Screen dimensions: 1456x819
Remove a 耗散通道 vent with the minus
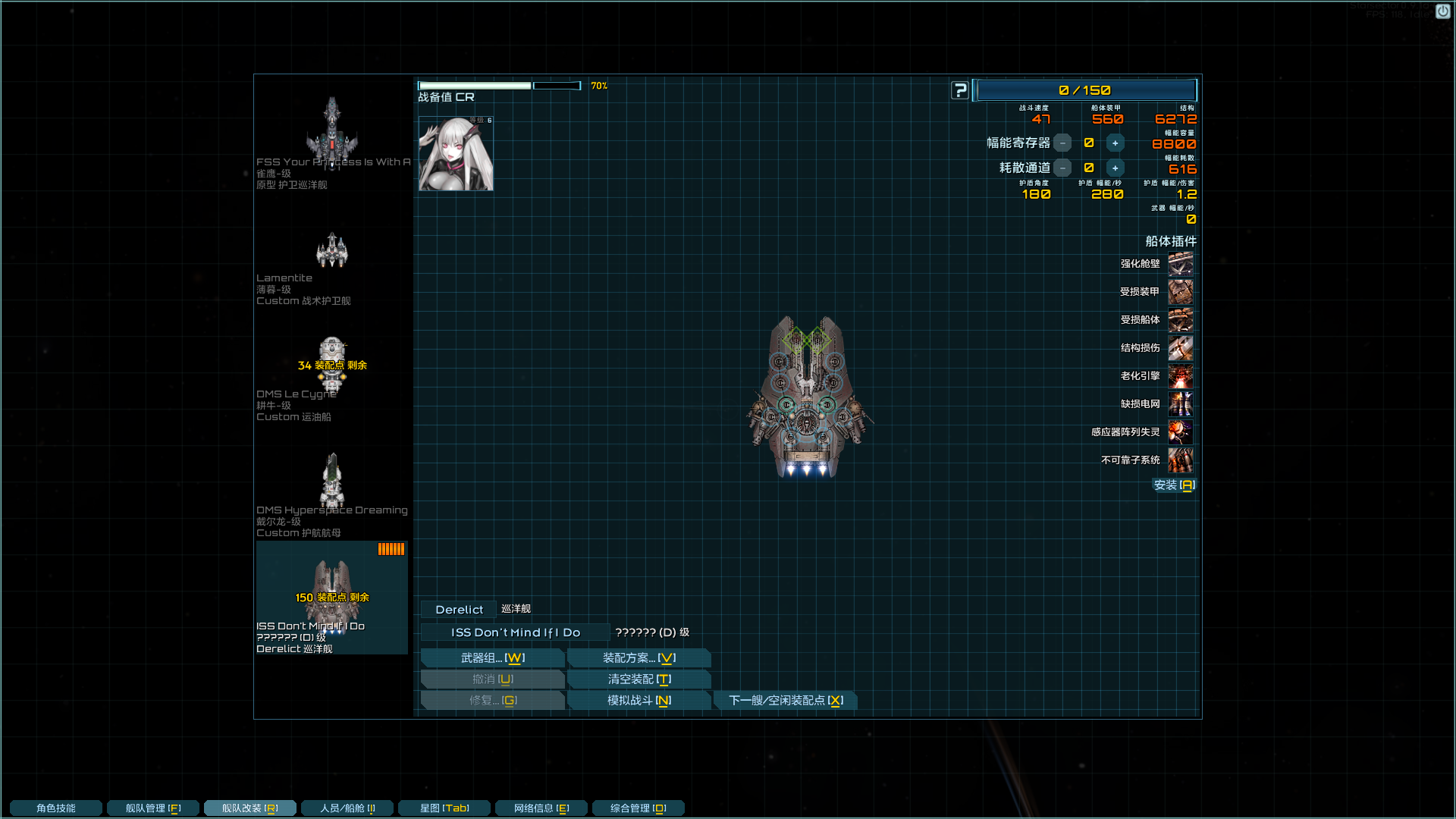click(x=1062, y=168)
